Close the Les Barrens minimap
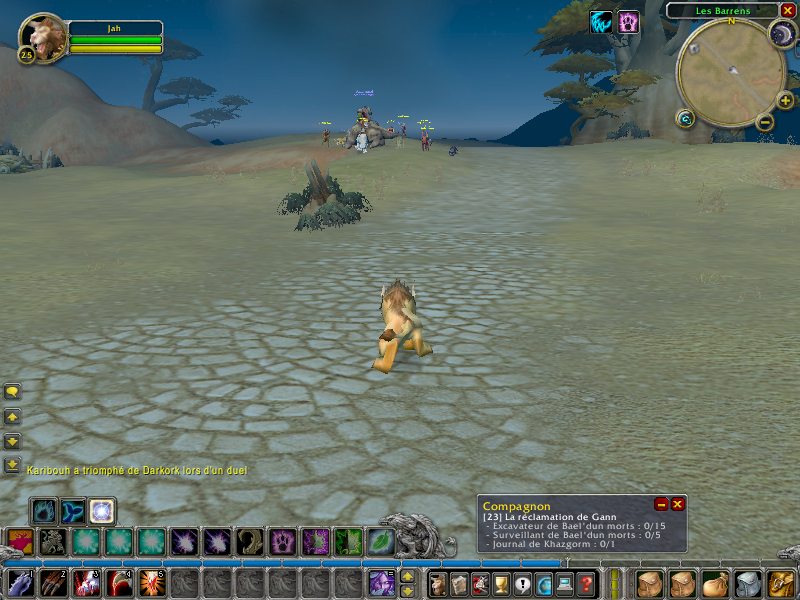 [x=788, y=10]
